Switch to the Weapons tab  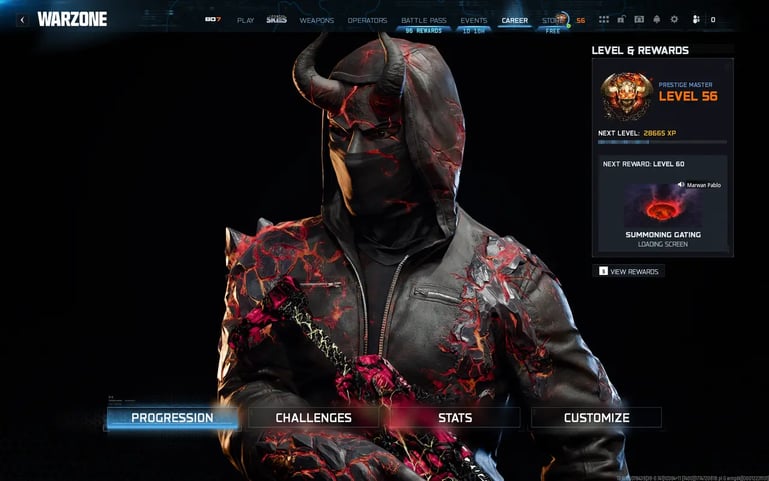[317, 20]
